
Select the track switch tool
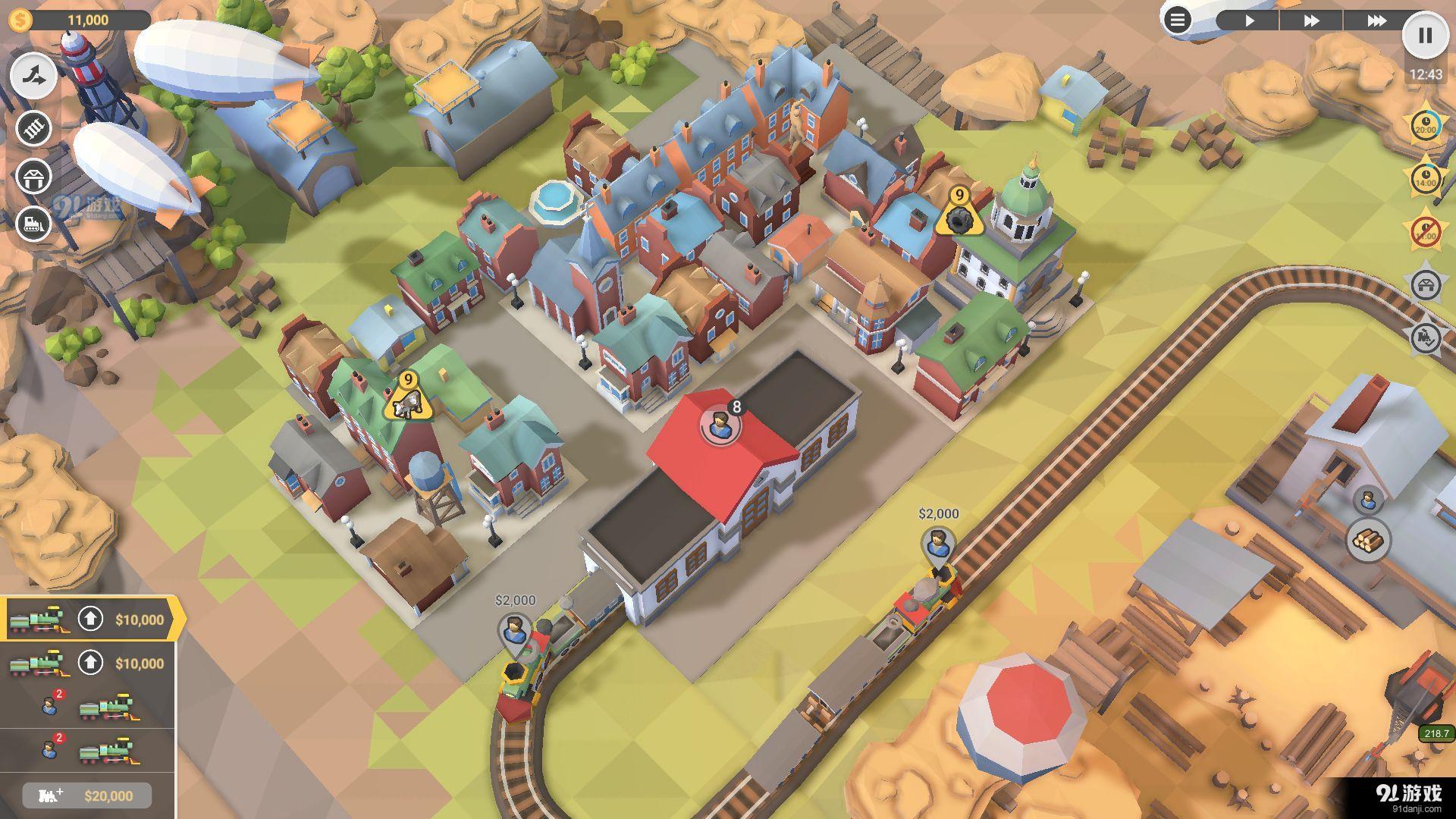click(34, 75)
